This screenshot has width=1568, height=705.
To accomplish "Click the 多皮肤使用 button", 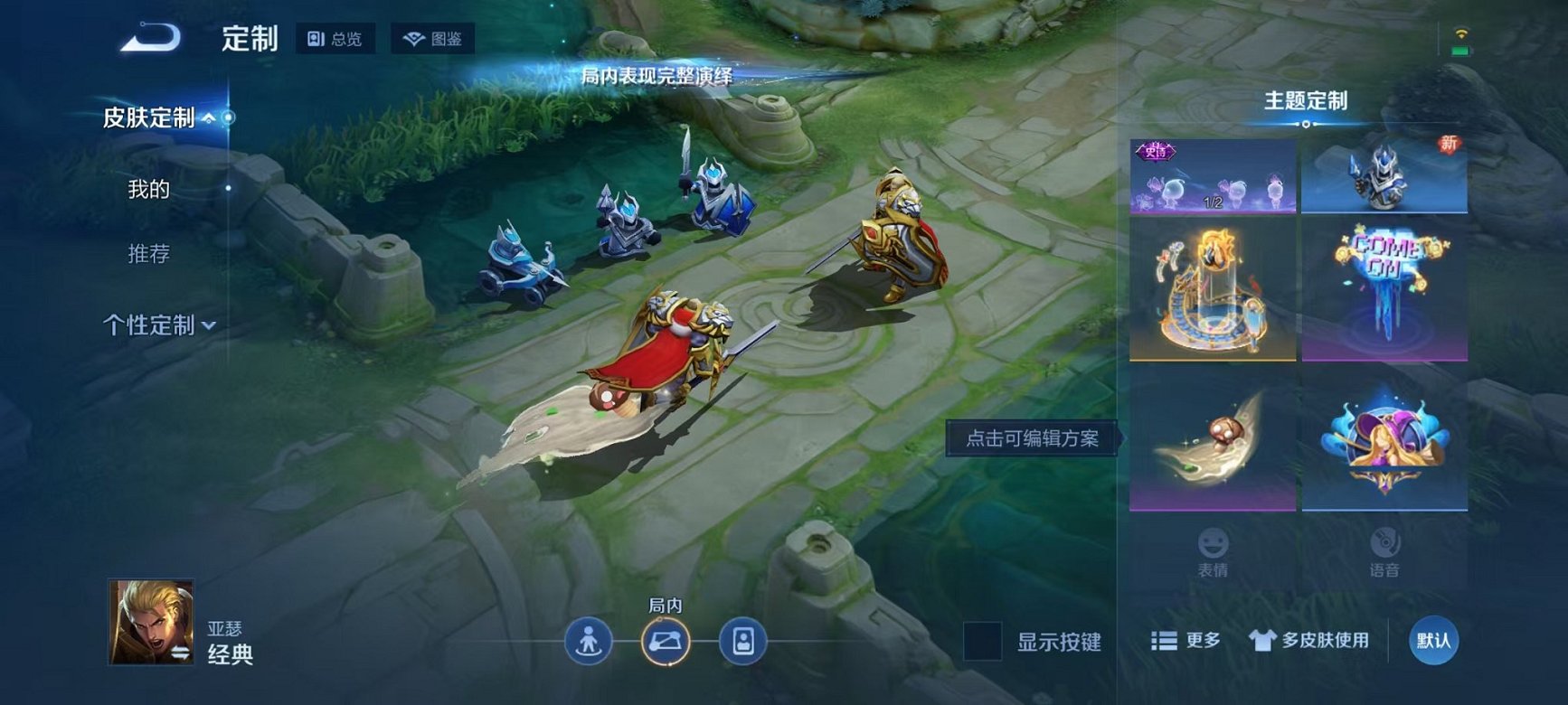I will point(1308,639).
